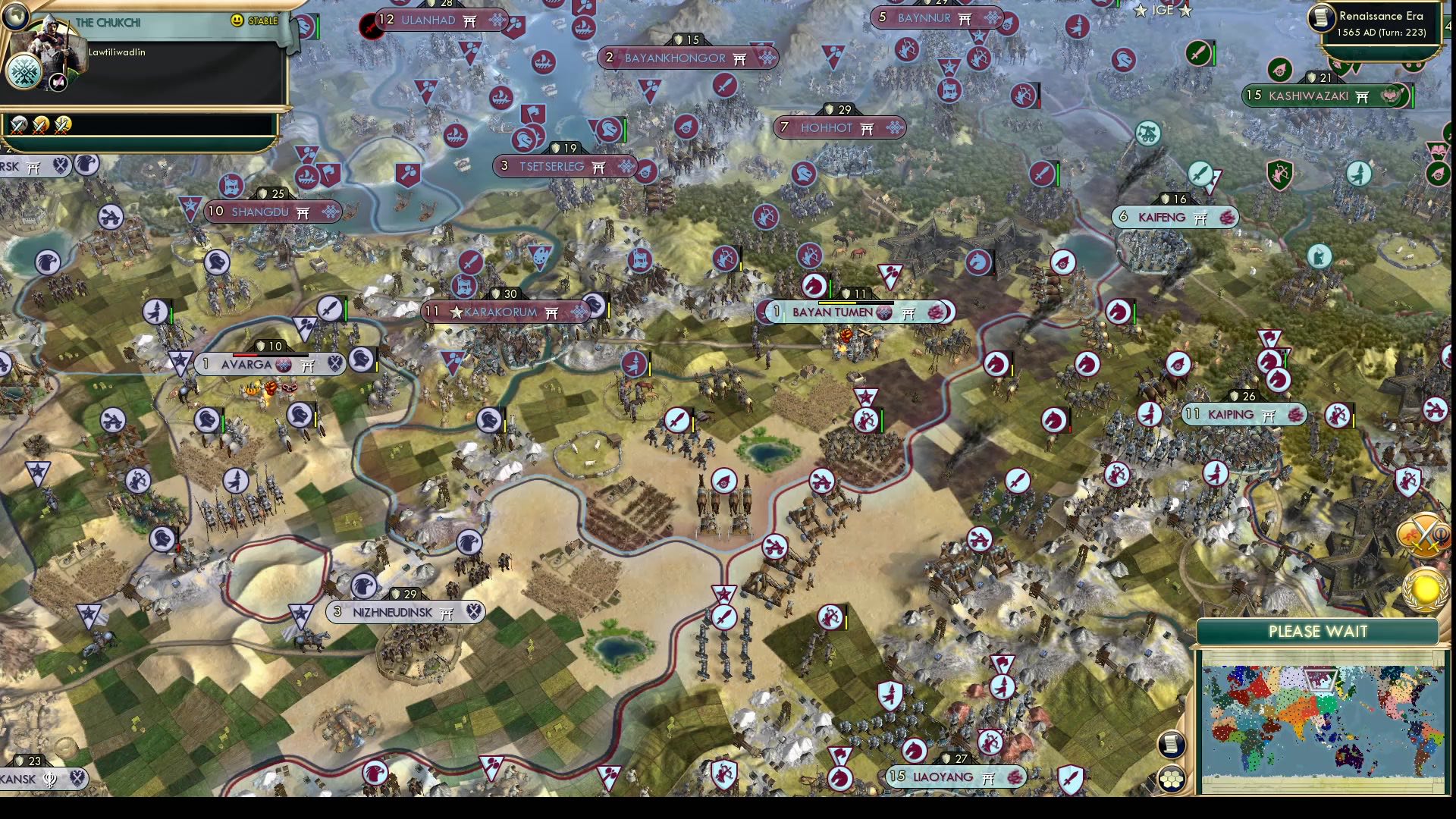Click the Liaoyang city name
The image size is (1456, 819).
pyautogui.click(x=943, y=777)
